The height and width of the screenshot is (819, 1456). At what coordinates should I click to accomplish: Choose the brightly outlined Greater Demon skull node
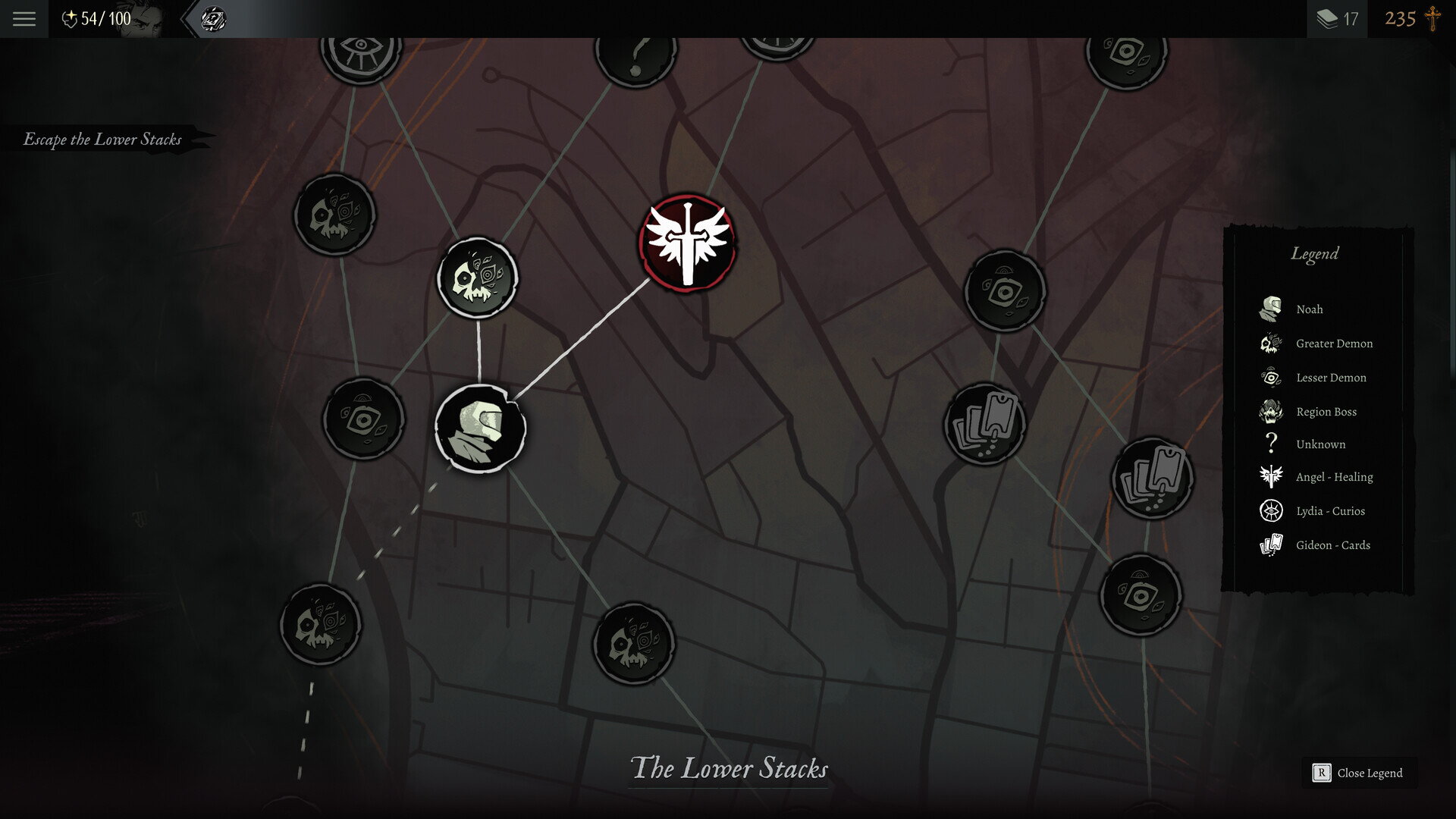478,278
